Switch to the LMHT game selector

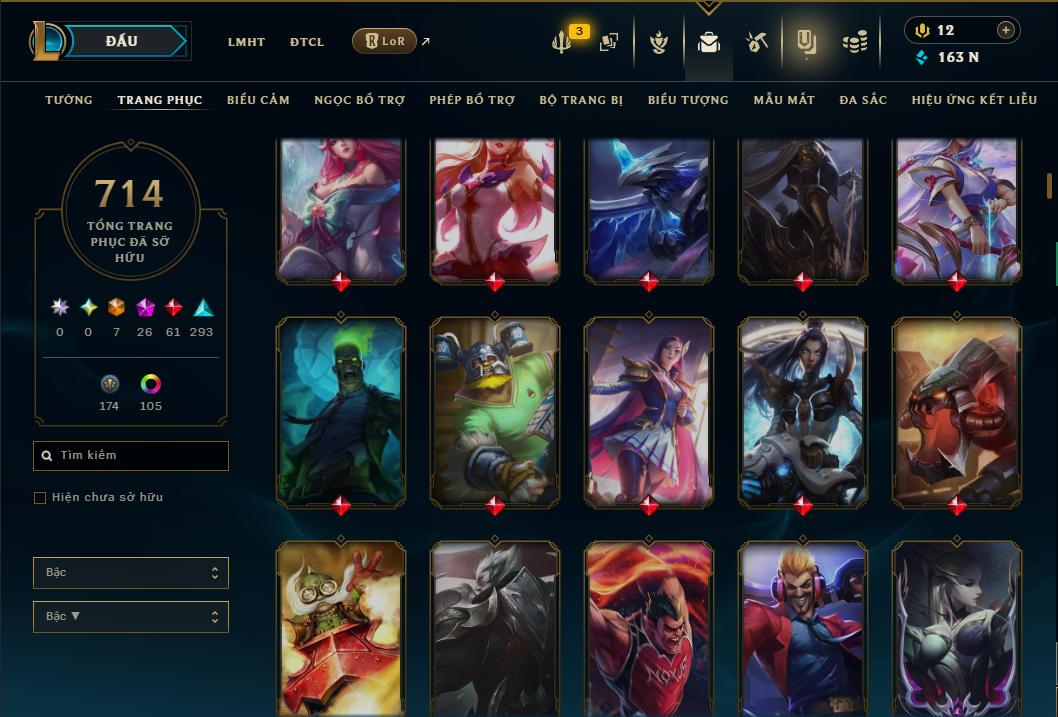[x=246, y=42]
